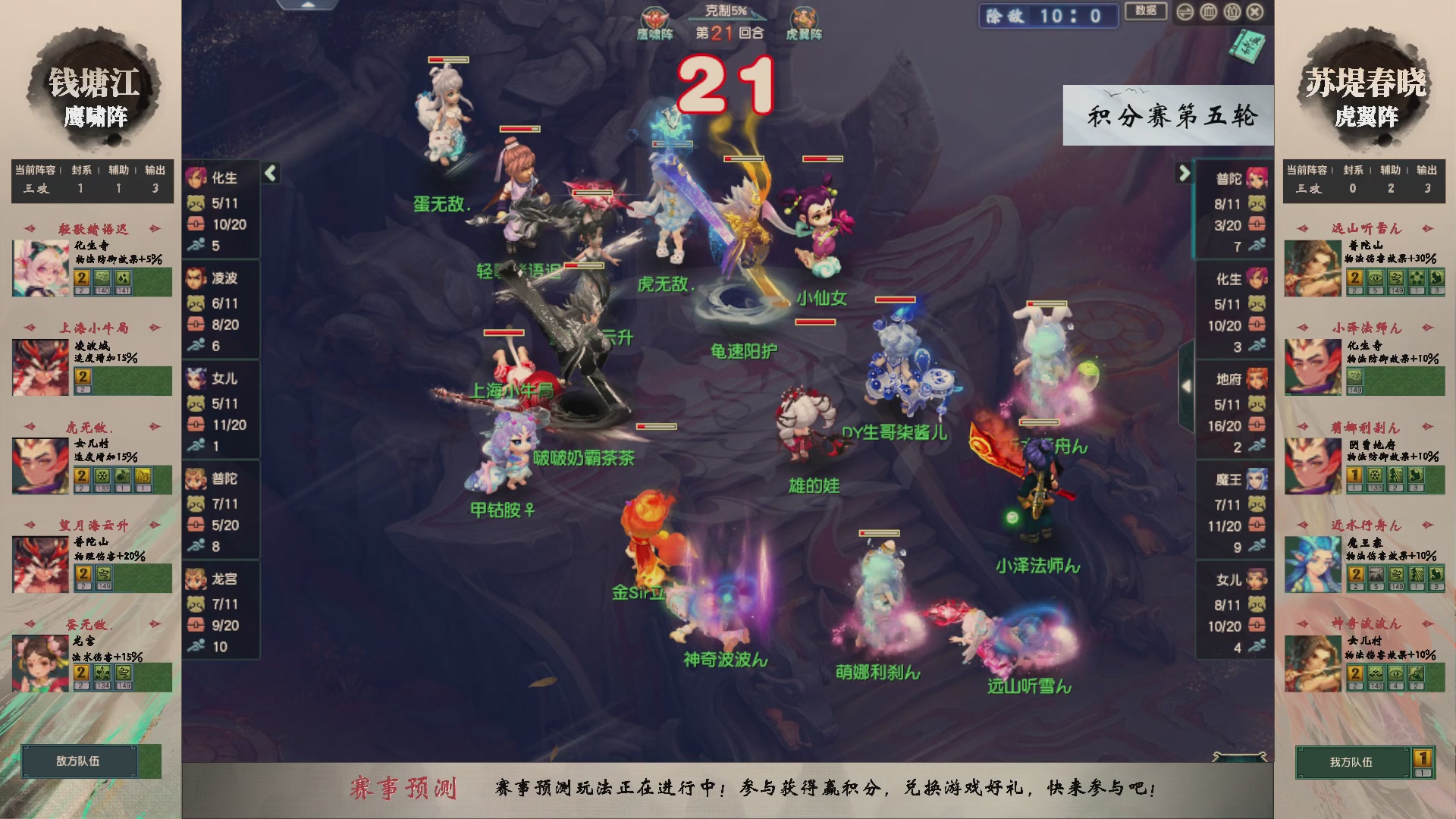Toggle the double-arrow battle speed icon

click(1185, 12)
